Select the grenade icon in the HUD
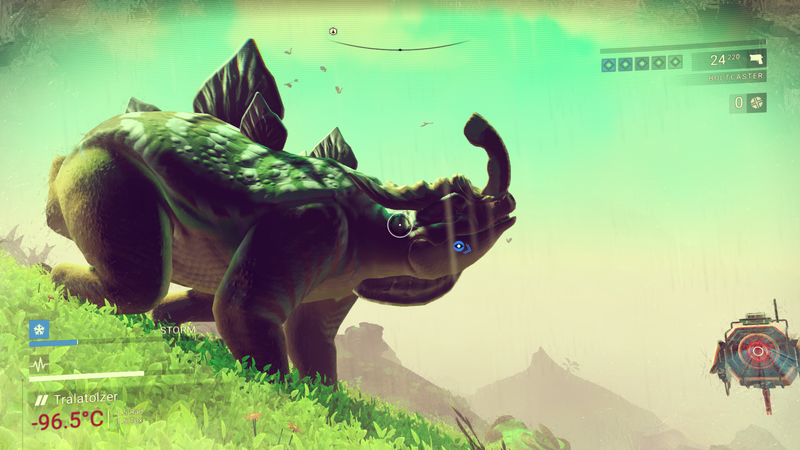The height and width of the screenshot is (450, 800). pyautogui.click(x=757, y=102)
